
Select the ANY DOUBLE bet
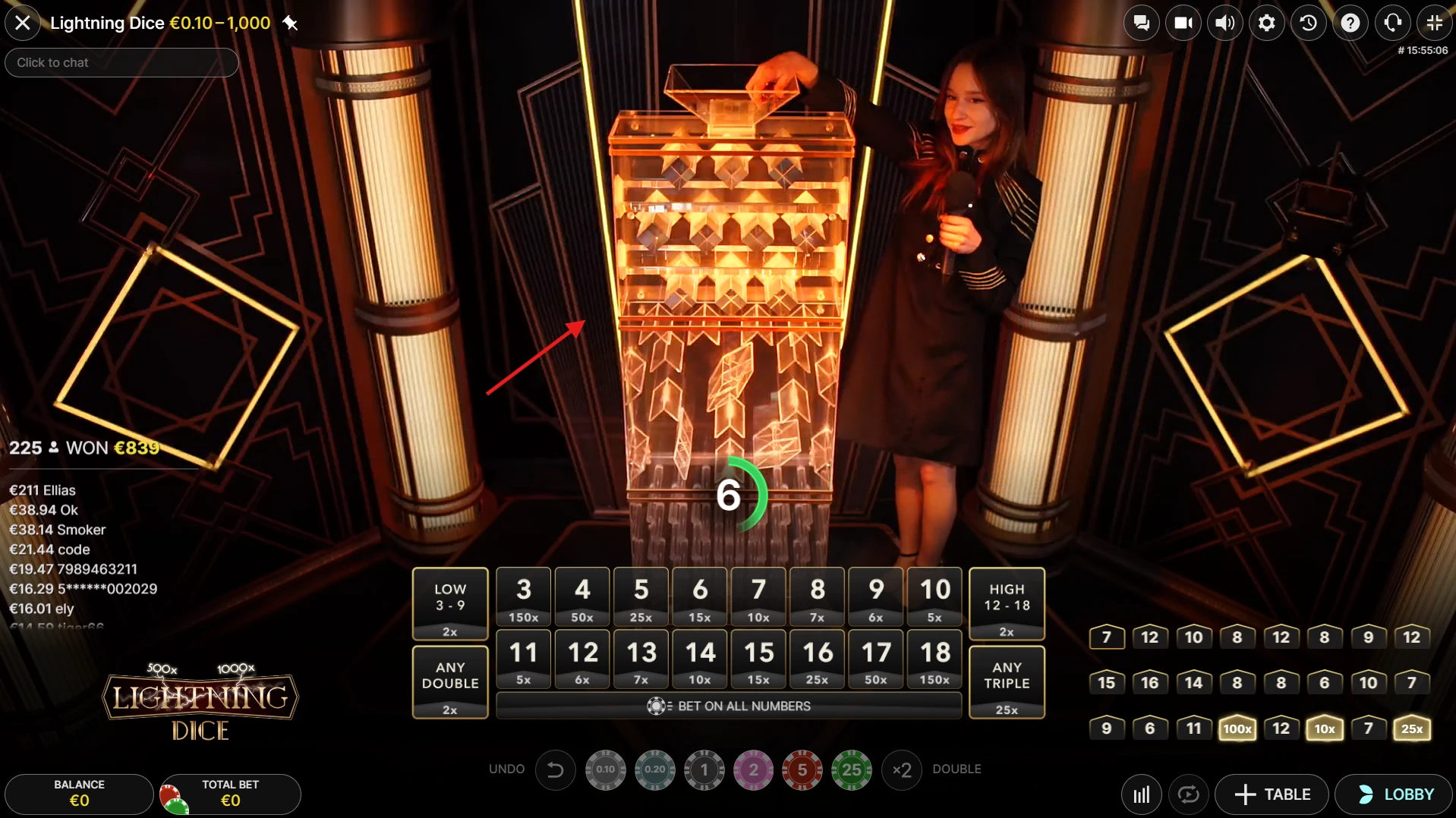[450, 681]
